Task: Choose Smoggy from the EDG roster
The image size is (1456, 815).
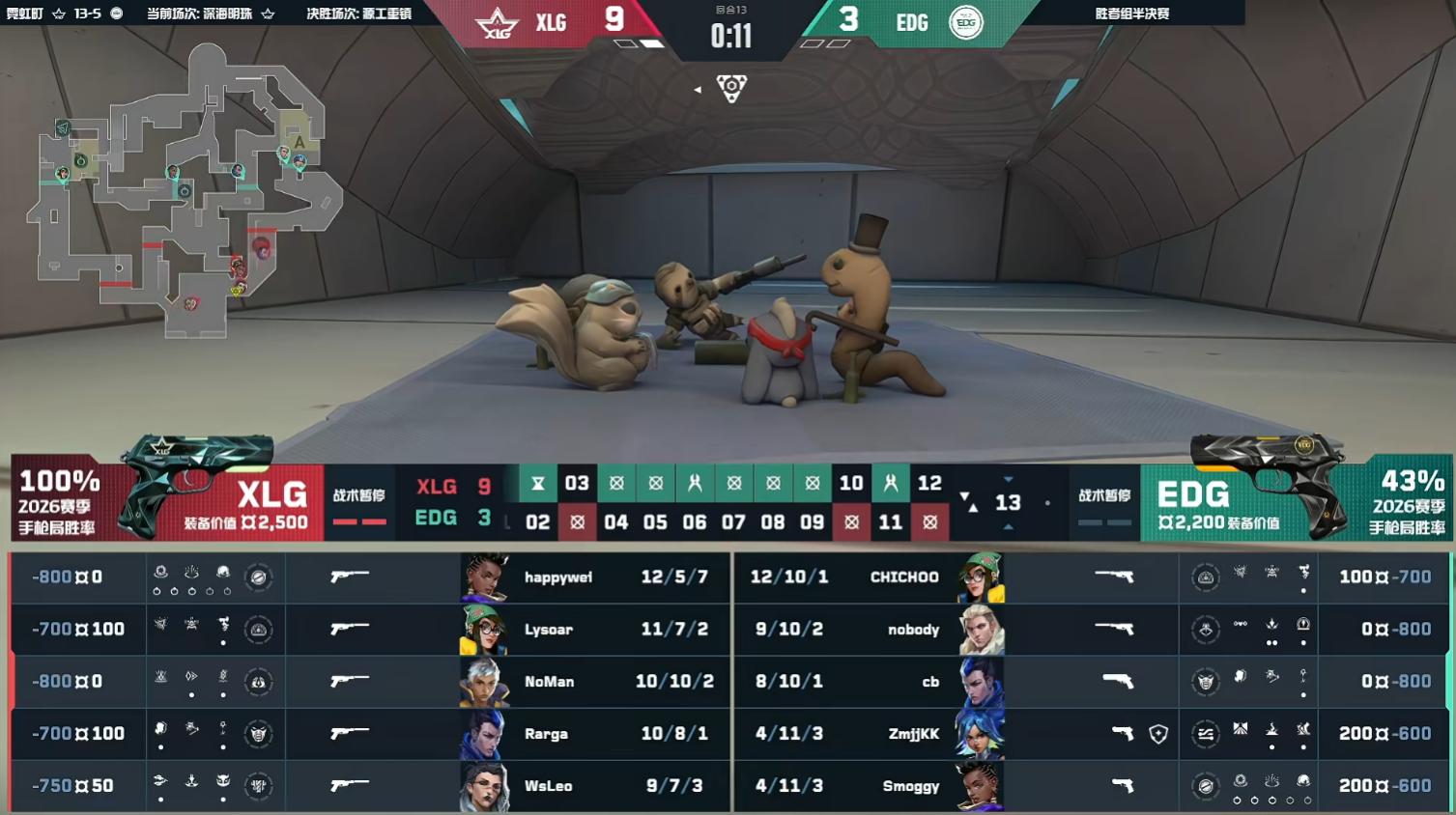Action: click(910, 786)
